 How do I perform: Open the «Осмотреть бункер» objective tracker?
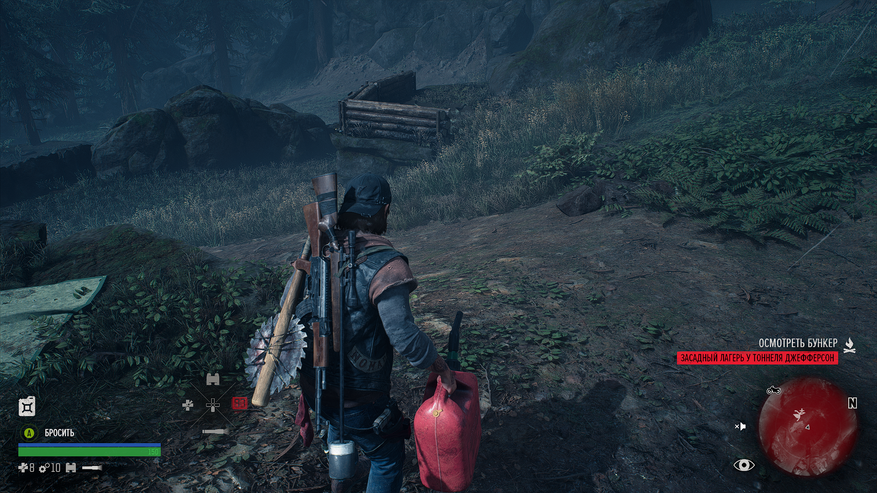[796, 343]
